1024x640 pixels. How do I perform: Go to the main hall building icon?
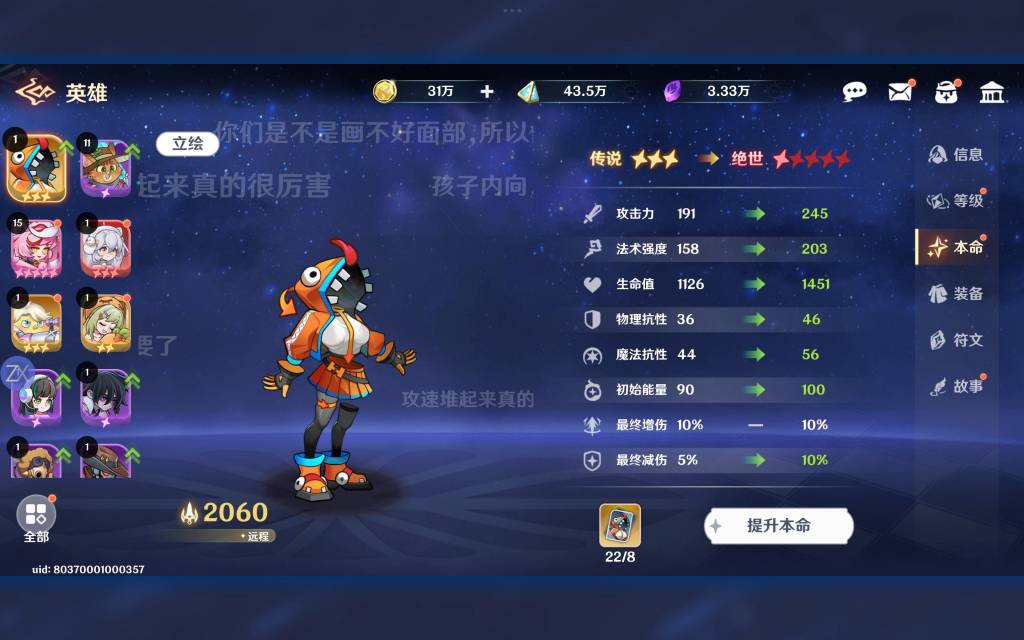(x=992, y=92)
